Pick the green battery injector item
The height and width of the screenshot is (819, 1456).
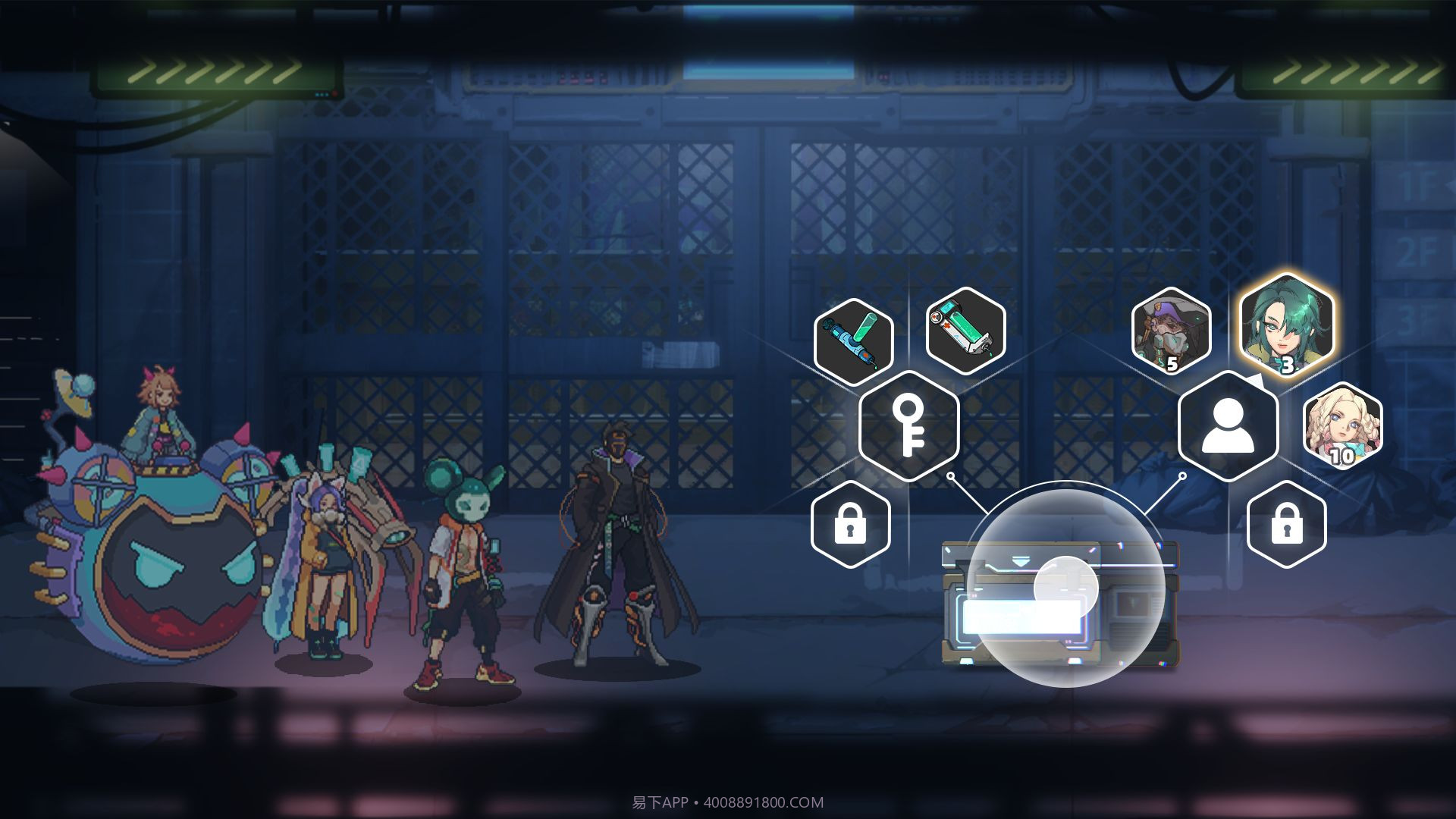[965, 331]
